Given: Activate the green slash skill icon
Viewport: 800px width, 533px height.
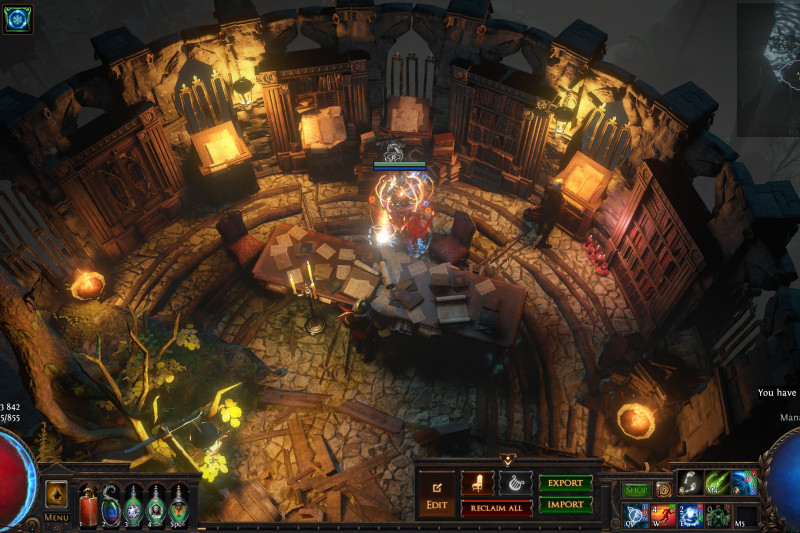Looking at the screenshot, I should (x=717, y=483).
